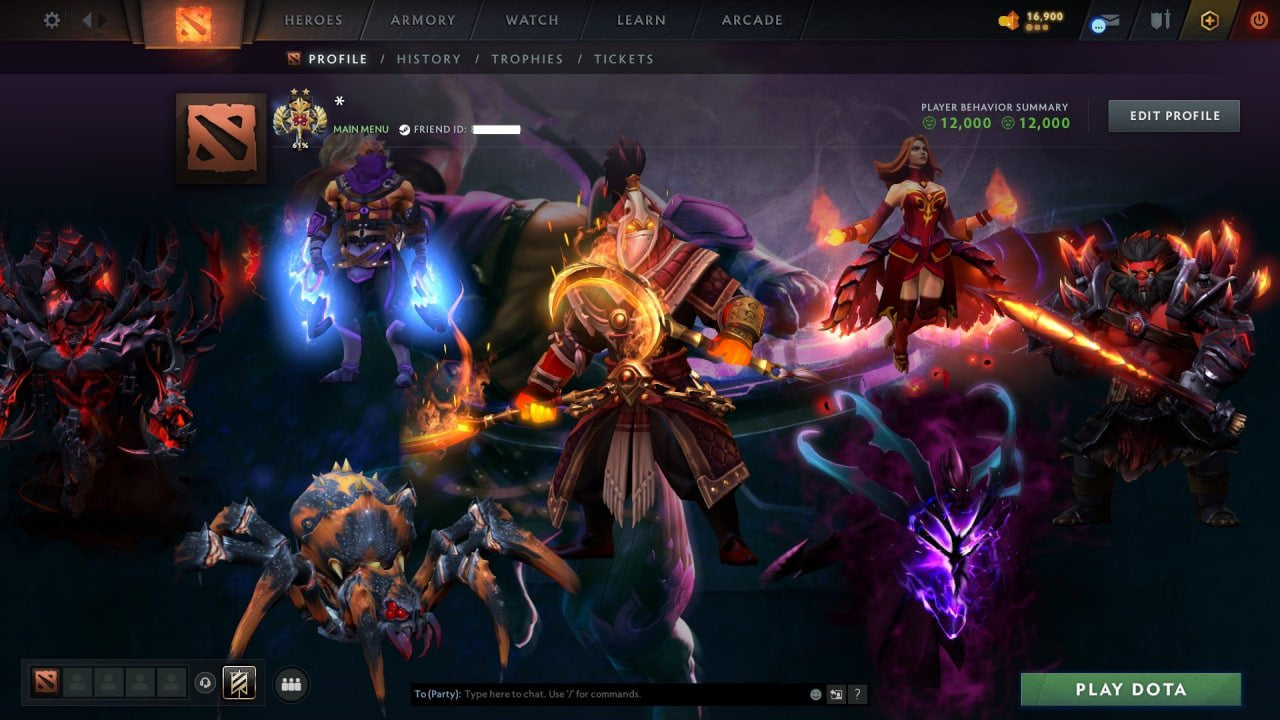
Task: Click the chat input field to type a message
Action: tap(600, 693)
